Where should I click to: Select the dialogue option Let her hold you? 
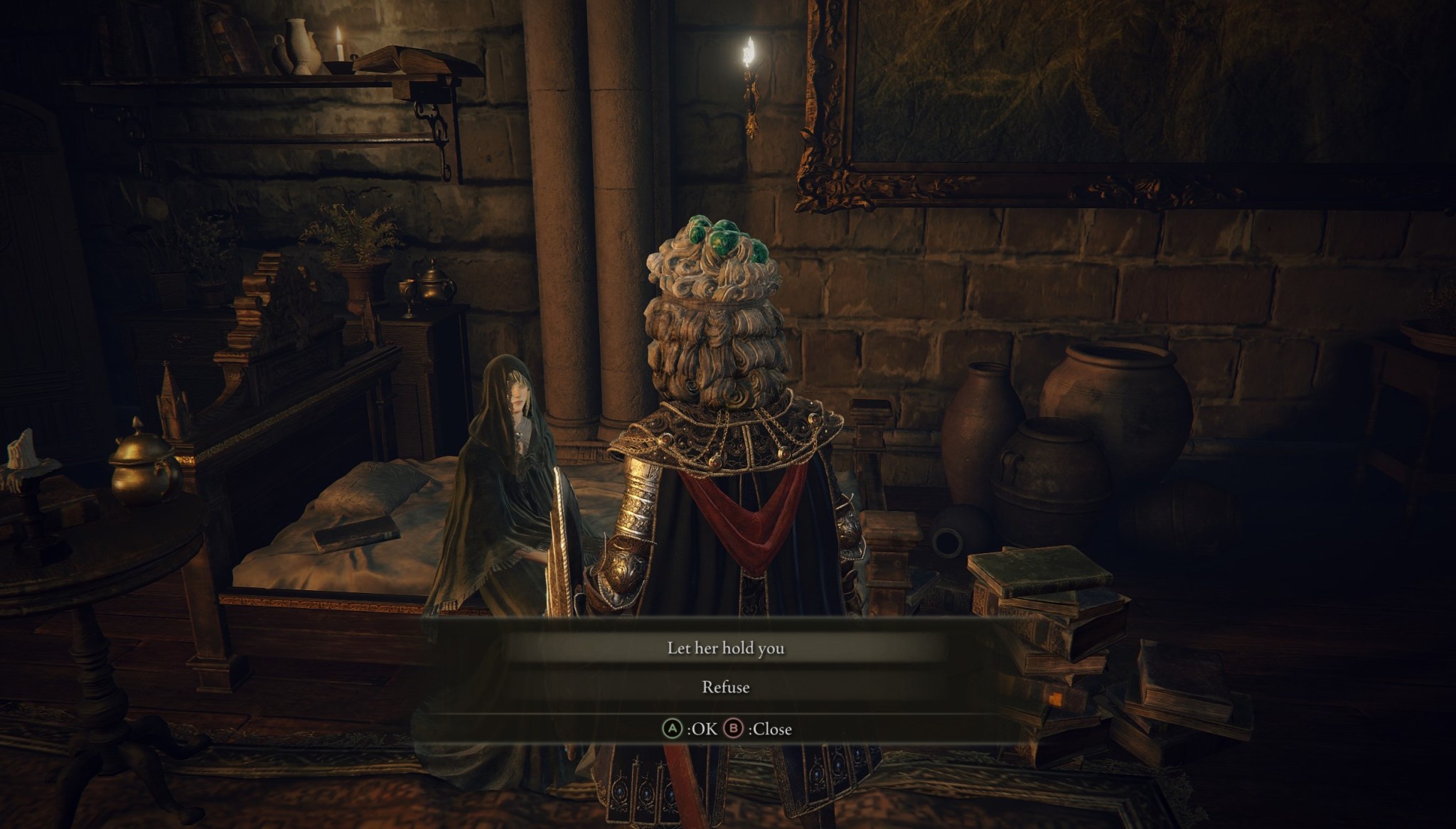727,649
